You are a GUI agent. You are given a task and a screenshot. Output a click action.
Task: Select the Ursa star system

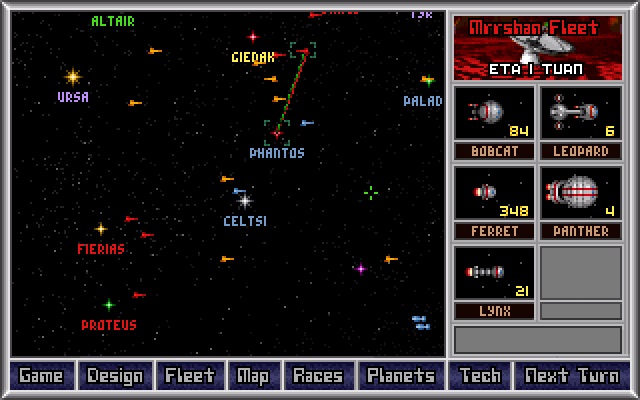[72, 76]
